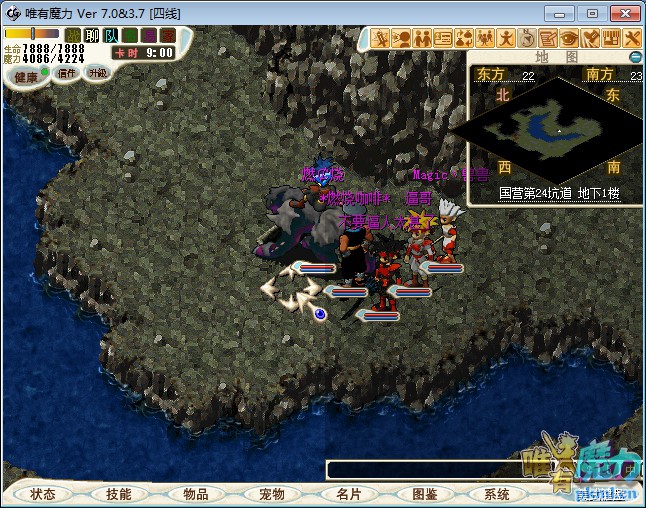Click the 升級 level-up button
This screenshot has width=646, height=508.
pos(97,73)
